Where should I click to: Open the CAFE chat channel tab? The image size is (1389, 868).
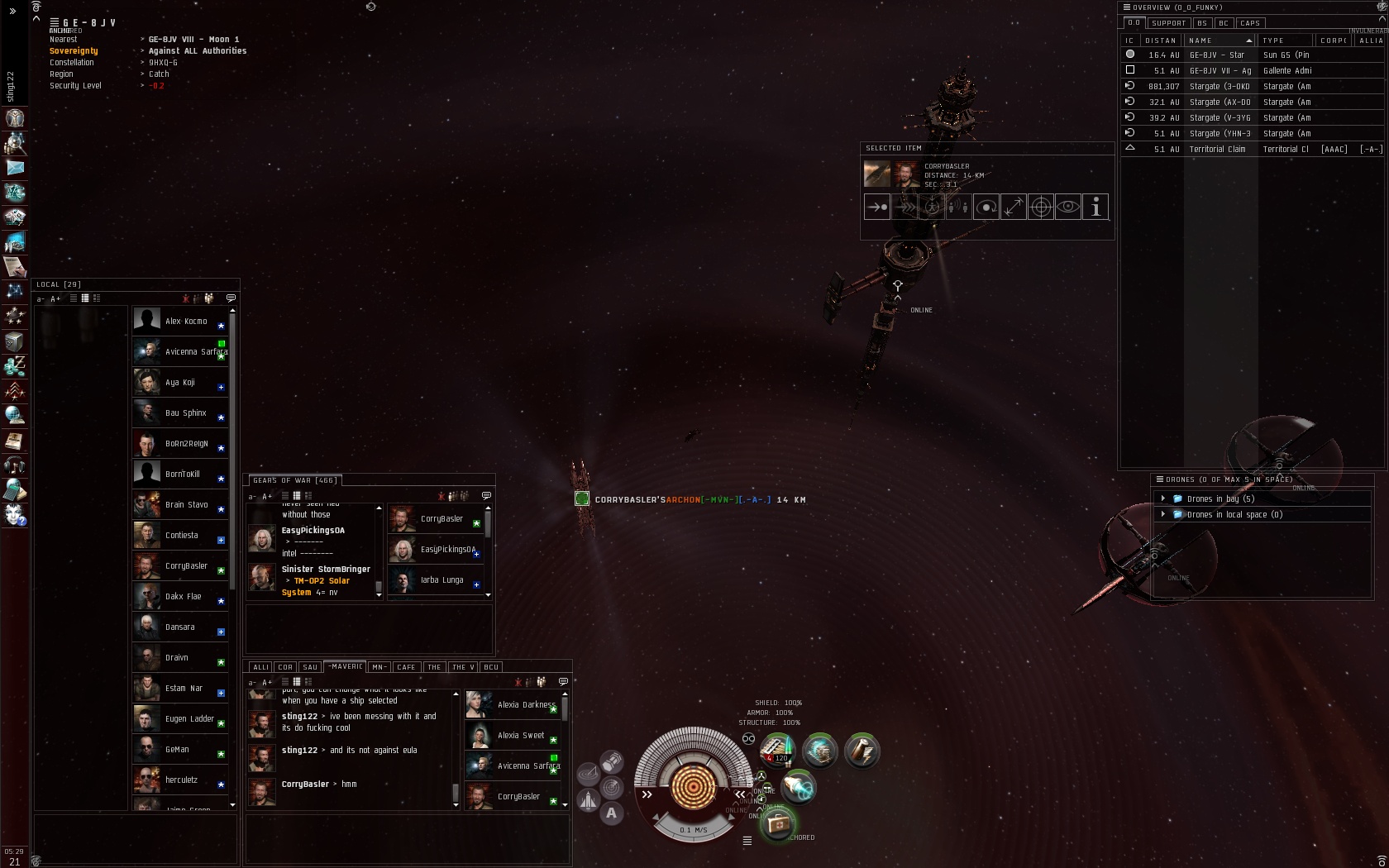pos(406,667)
